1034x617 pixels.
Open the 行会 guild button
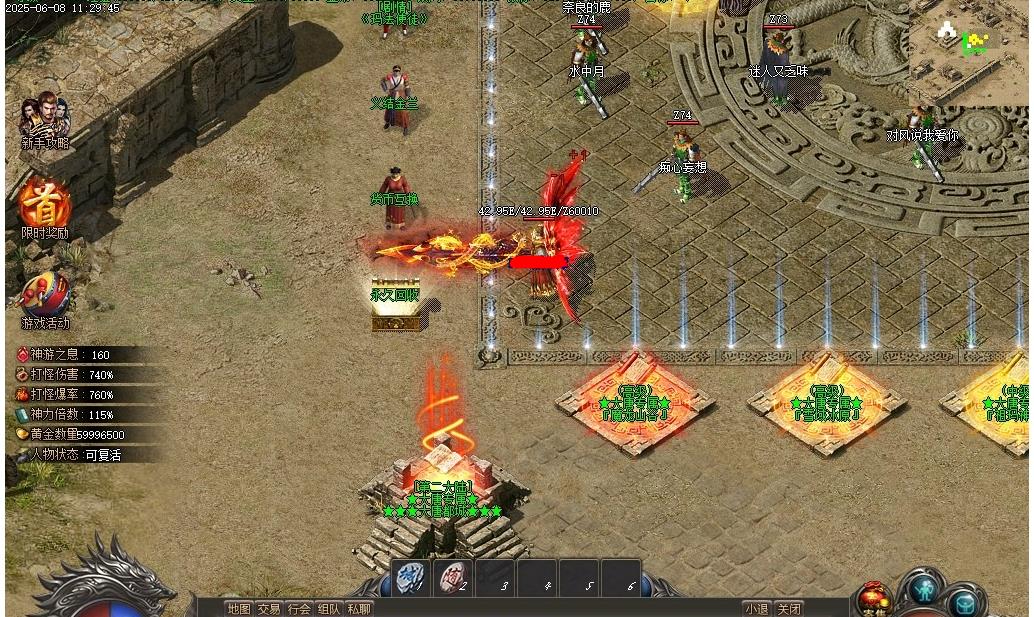pyautogui.click(x=299, y=608)
